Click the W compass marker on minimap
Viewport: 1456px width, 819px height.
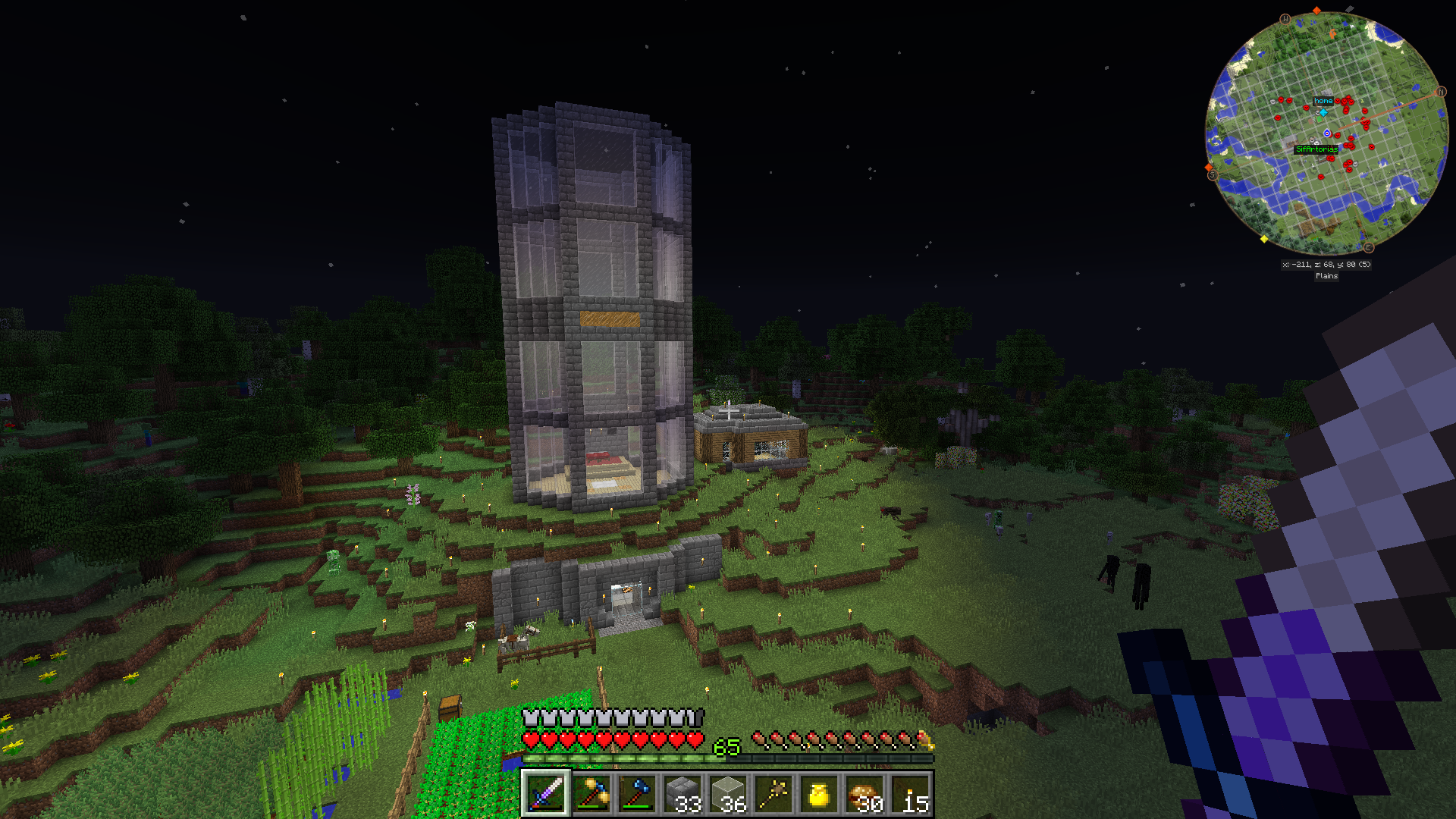(x=1285, y=19)
